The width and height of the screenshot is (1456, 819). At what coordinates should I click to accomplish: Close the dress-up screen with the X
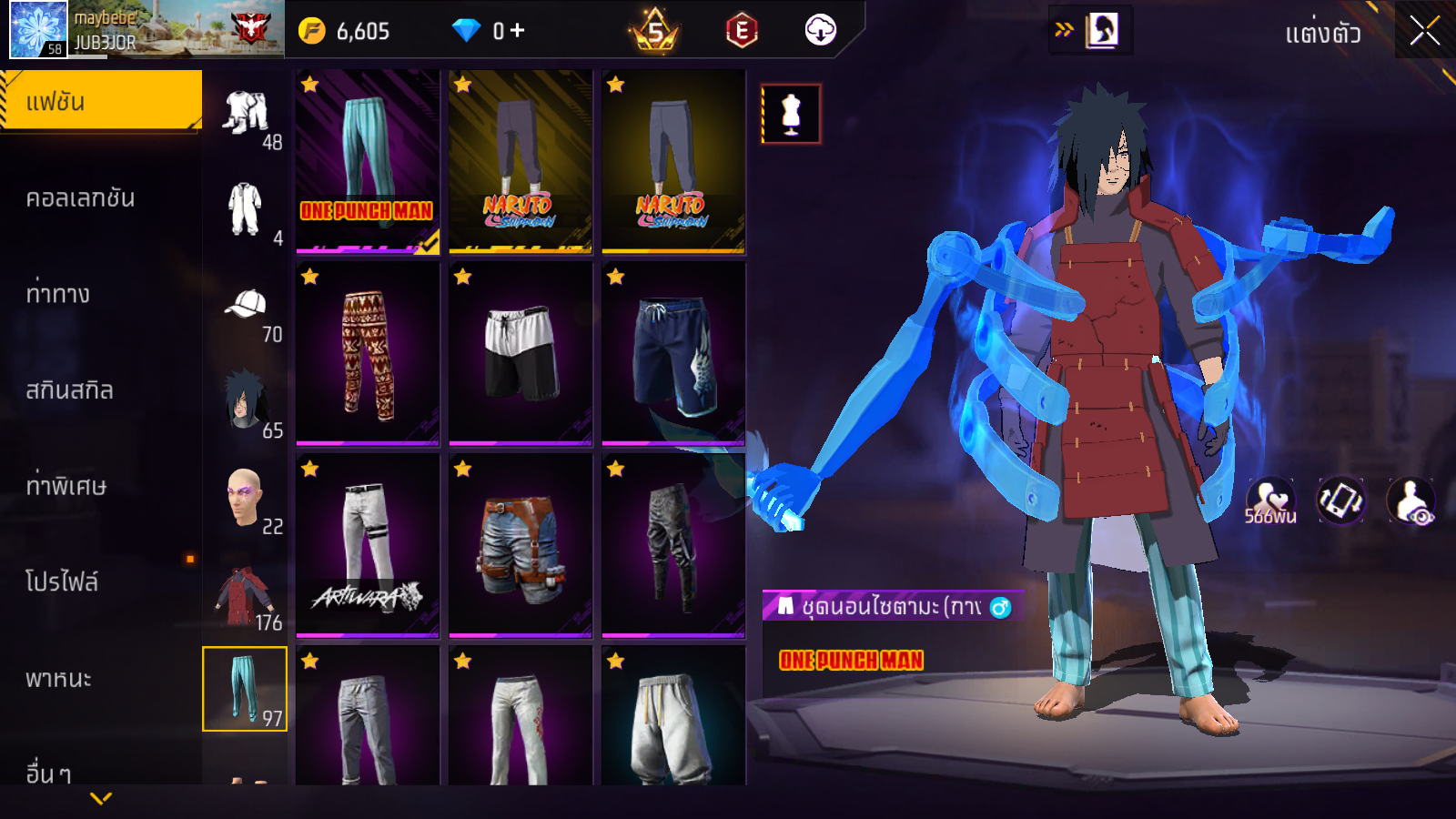(1425, 31)
